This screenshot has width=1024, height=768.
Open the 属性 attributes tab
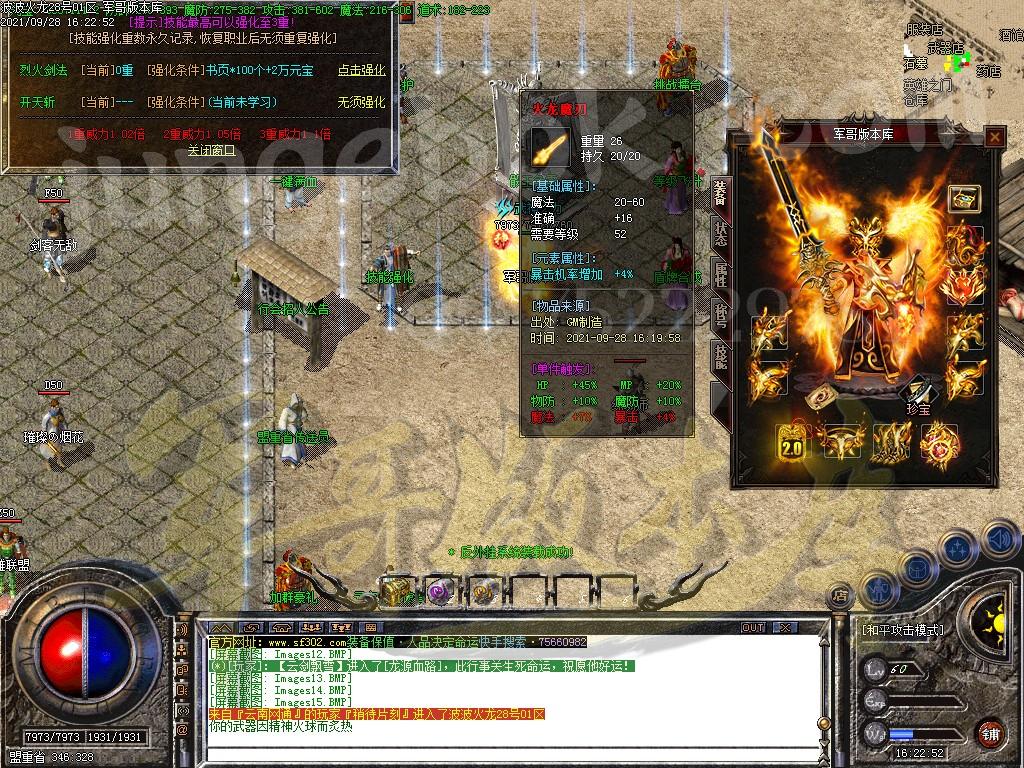coord(720,274)
